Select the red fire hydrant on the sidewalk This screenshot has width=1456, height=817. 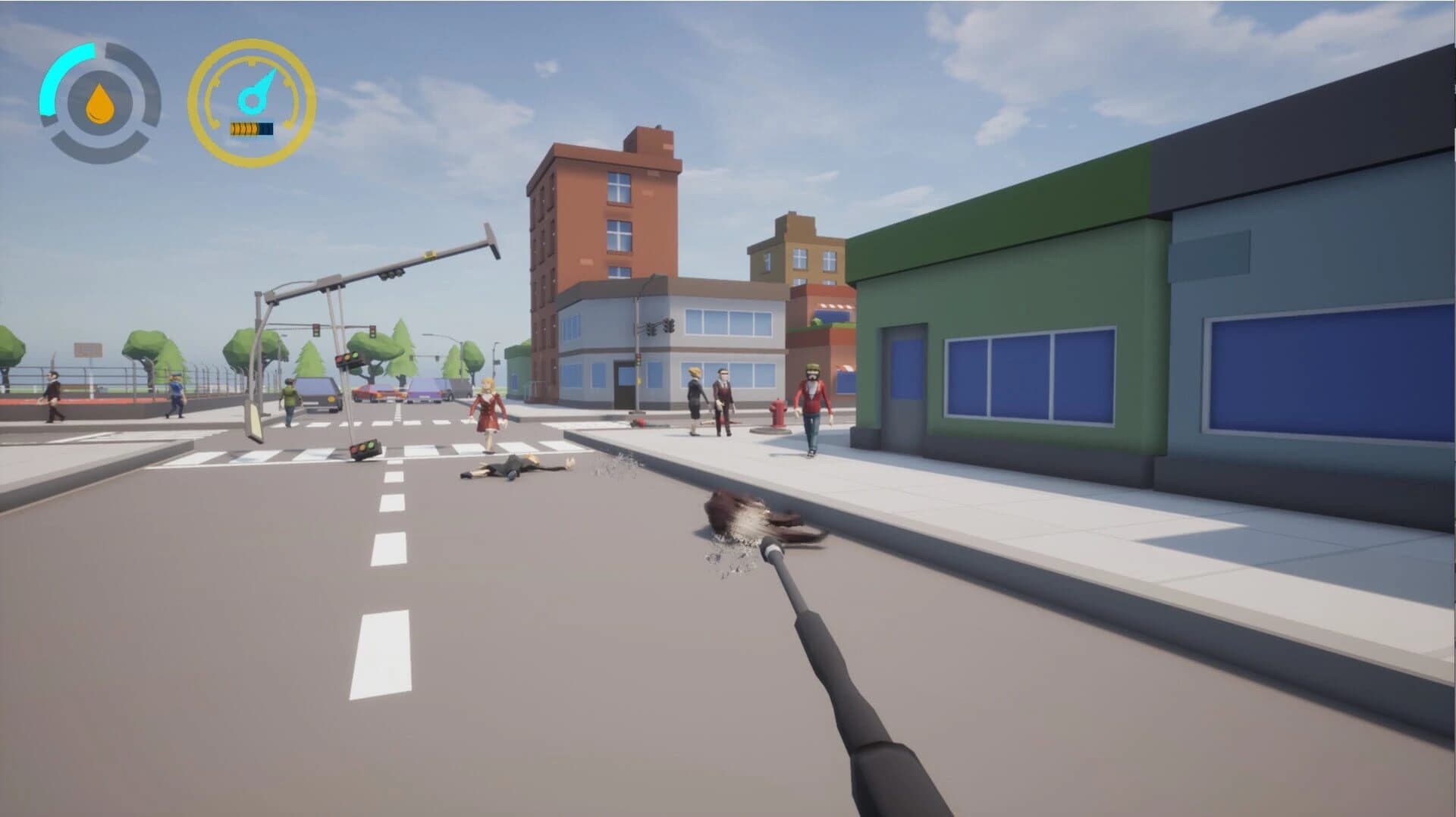[x=779, y=413]
